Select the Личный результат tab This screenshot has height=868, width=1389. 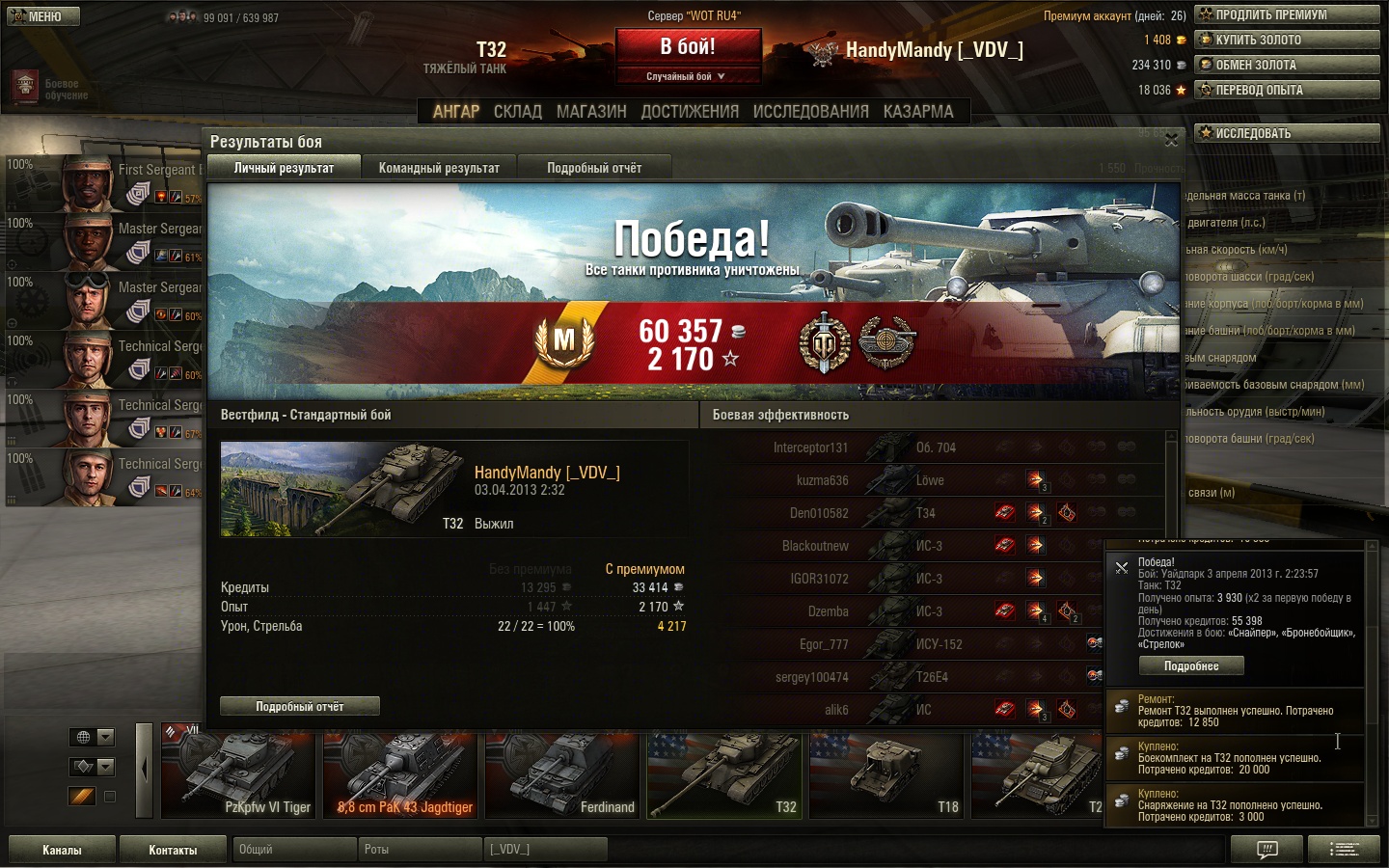[x=284, y=168]
